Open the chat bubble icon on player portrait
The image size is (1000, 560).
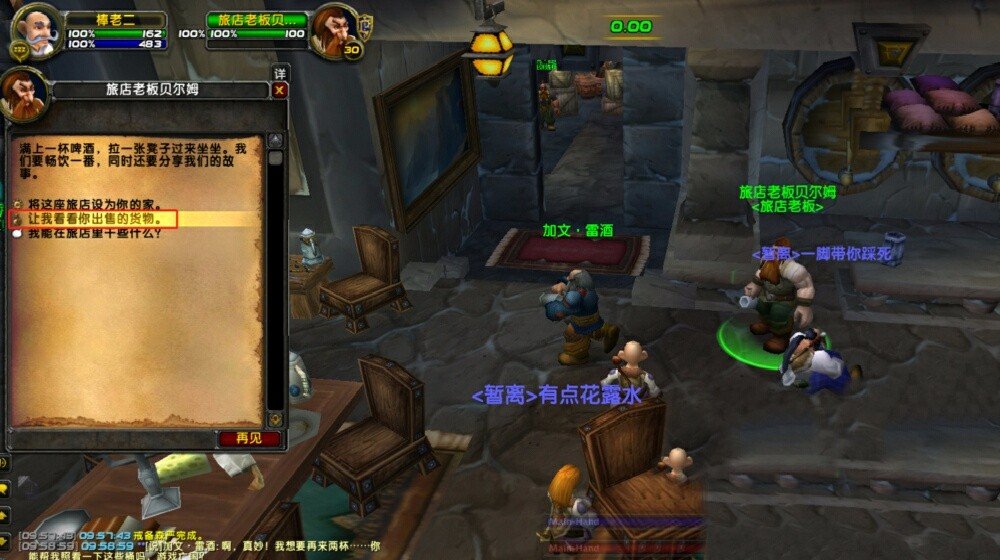pos(18,49)
